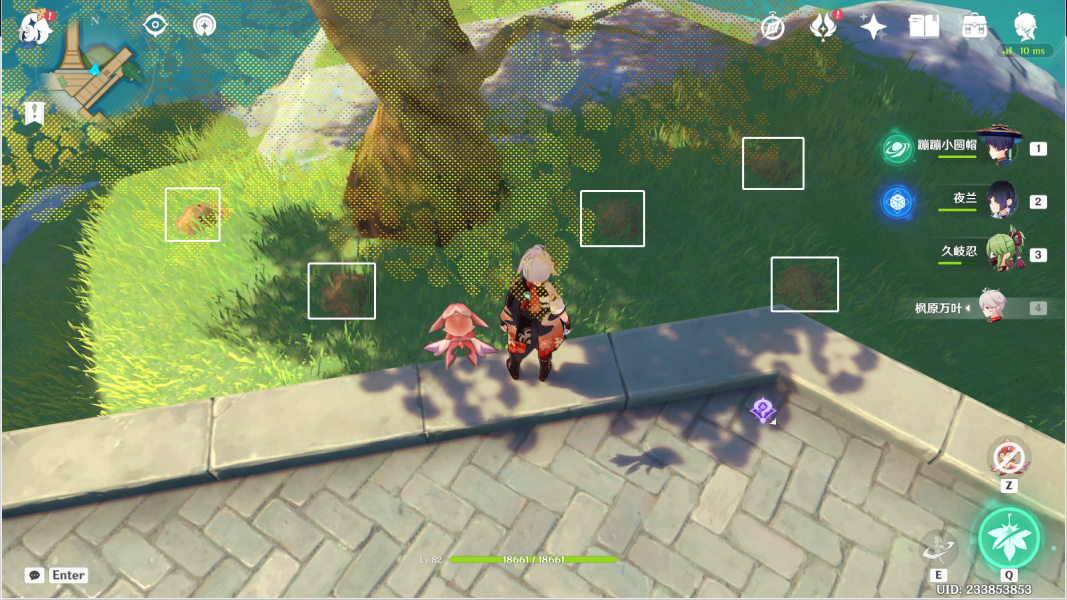The width and height of the screenshot is (1067, 600).
Task: Switch to party member 久岐忍
Action: [x=1001, y=253]
